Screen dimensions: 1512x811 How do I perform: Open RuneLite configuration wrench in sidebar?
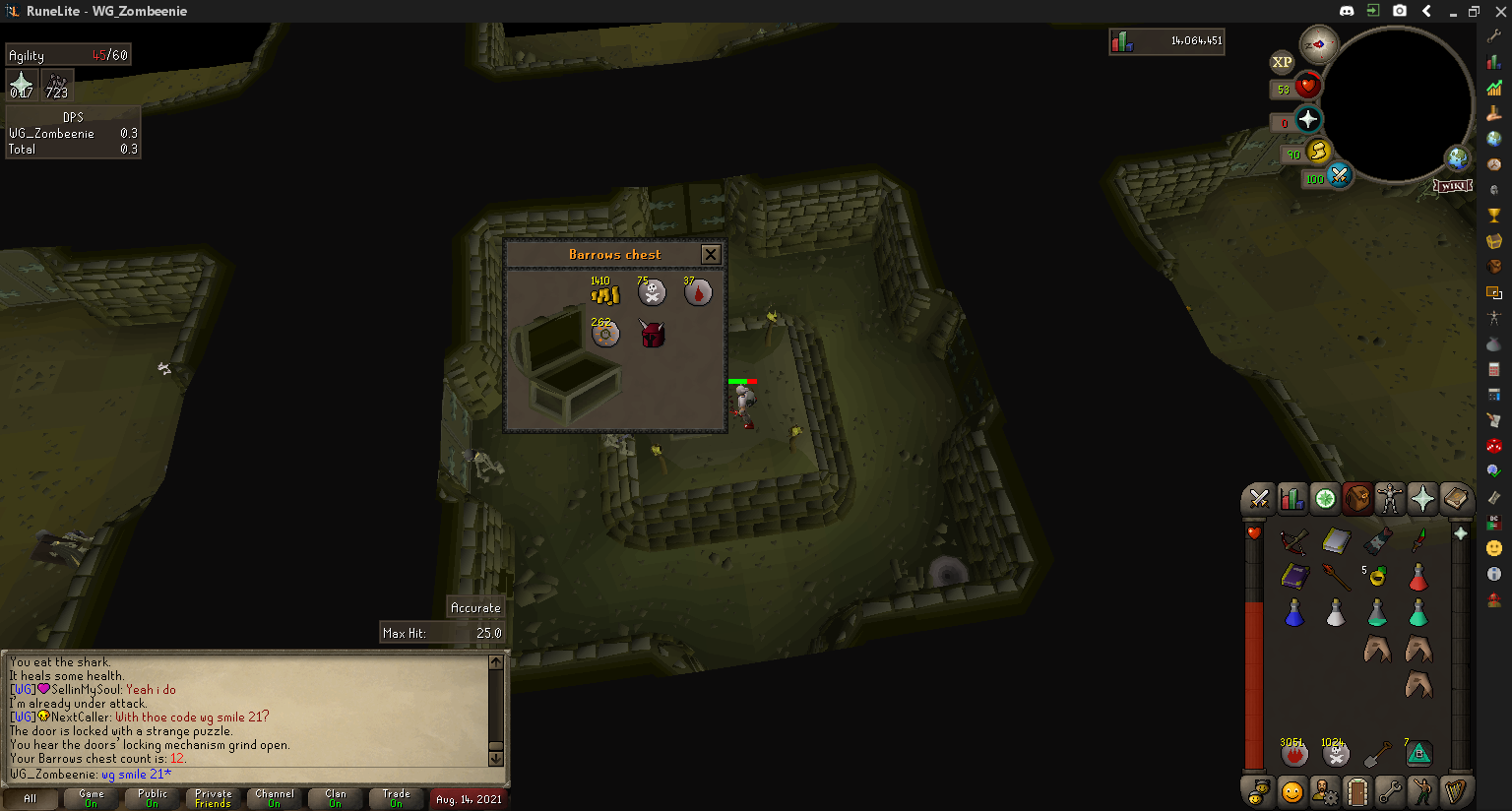[x=1494, y=35]
